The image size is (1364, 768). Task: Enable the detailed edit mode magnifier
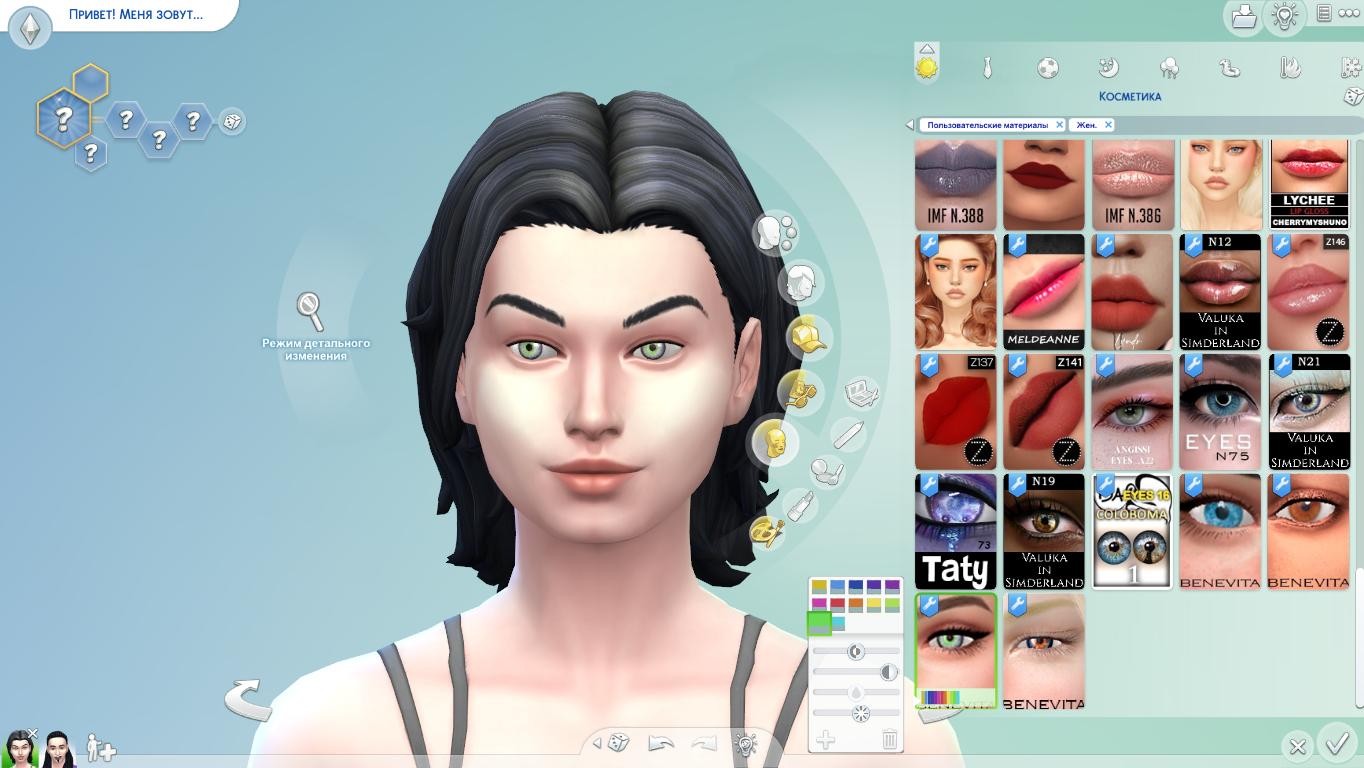tap(311, 311)
